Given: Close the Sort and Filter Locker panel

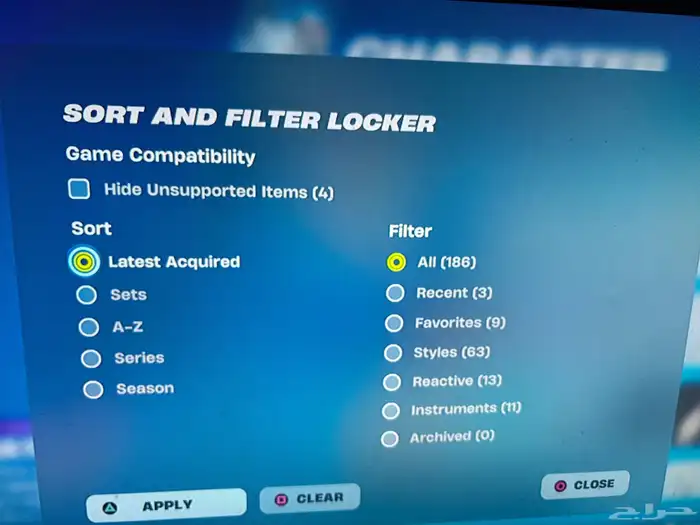Looking at the screenshot, I should pyautogui.click(x=584, y=485).
